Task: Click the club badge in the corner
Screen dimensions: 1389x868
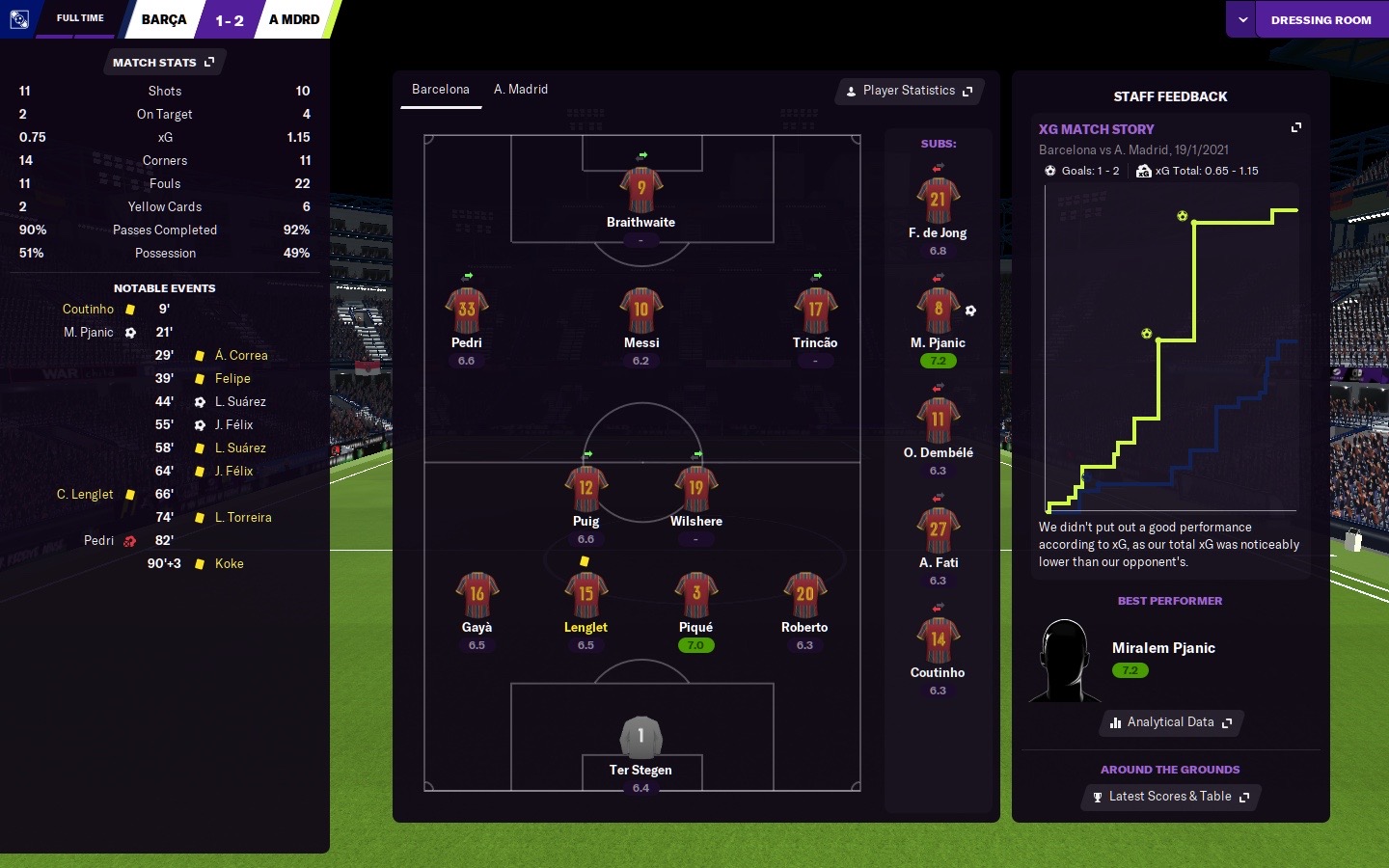Action: 19,19
